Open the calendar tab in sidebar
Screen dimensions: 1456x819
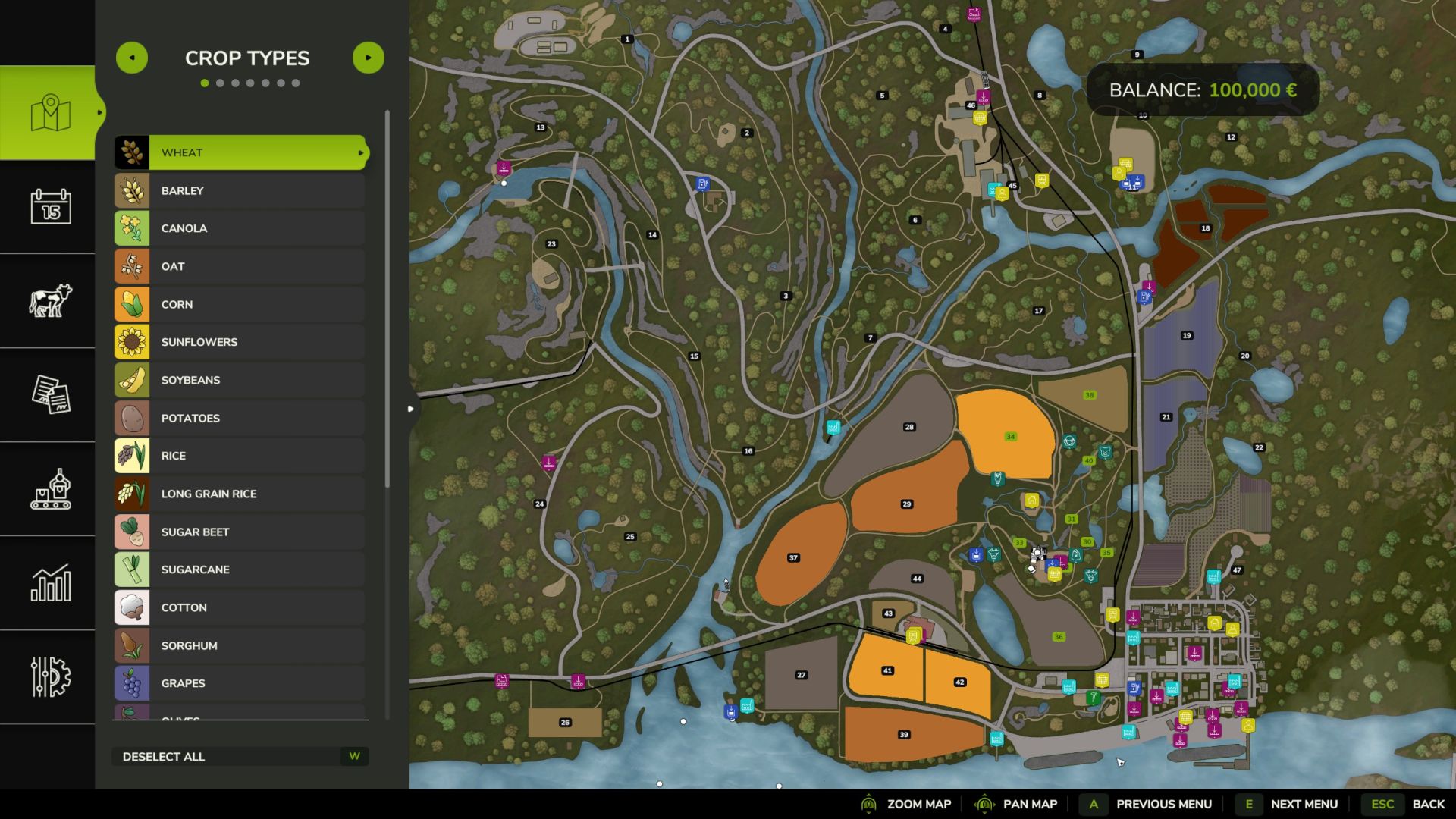(x=50, y=206)
